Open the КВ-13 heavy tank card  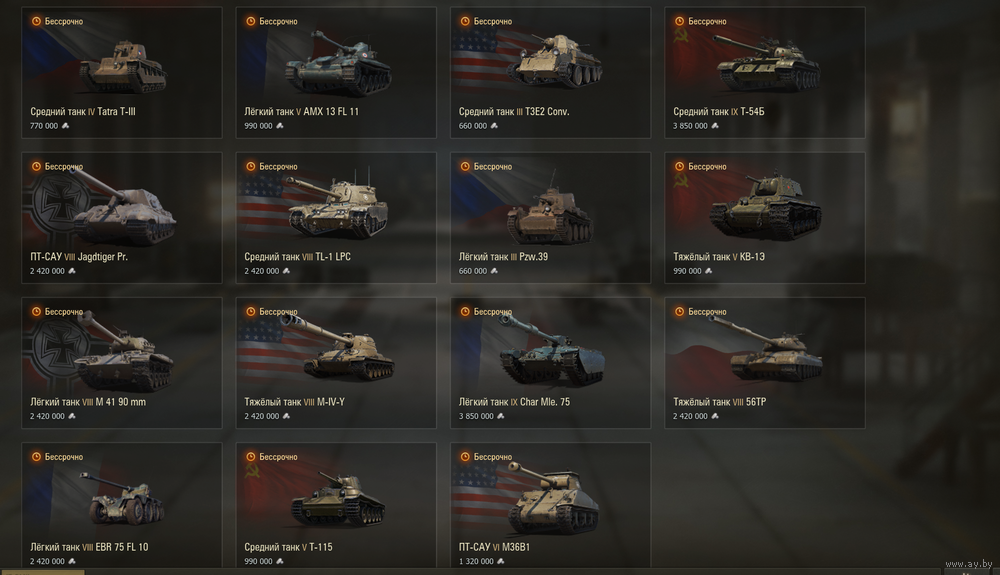pos(765,217)
